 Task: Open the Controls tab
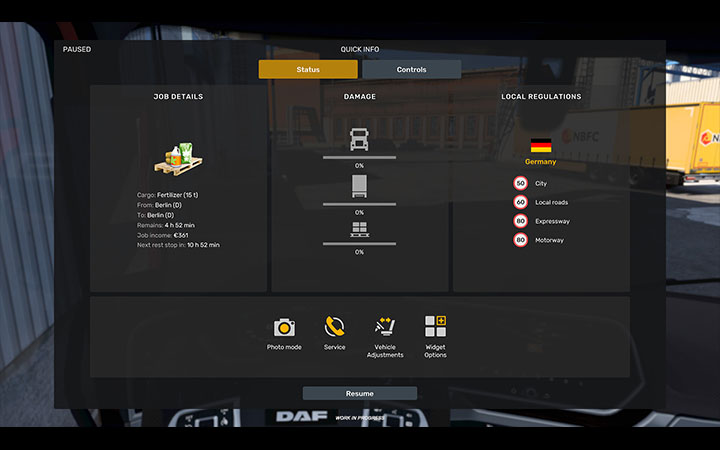(411, 70)
